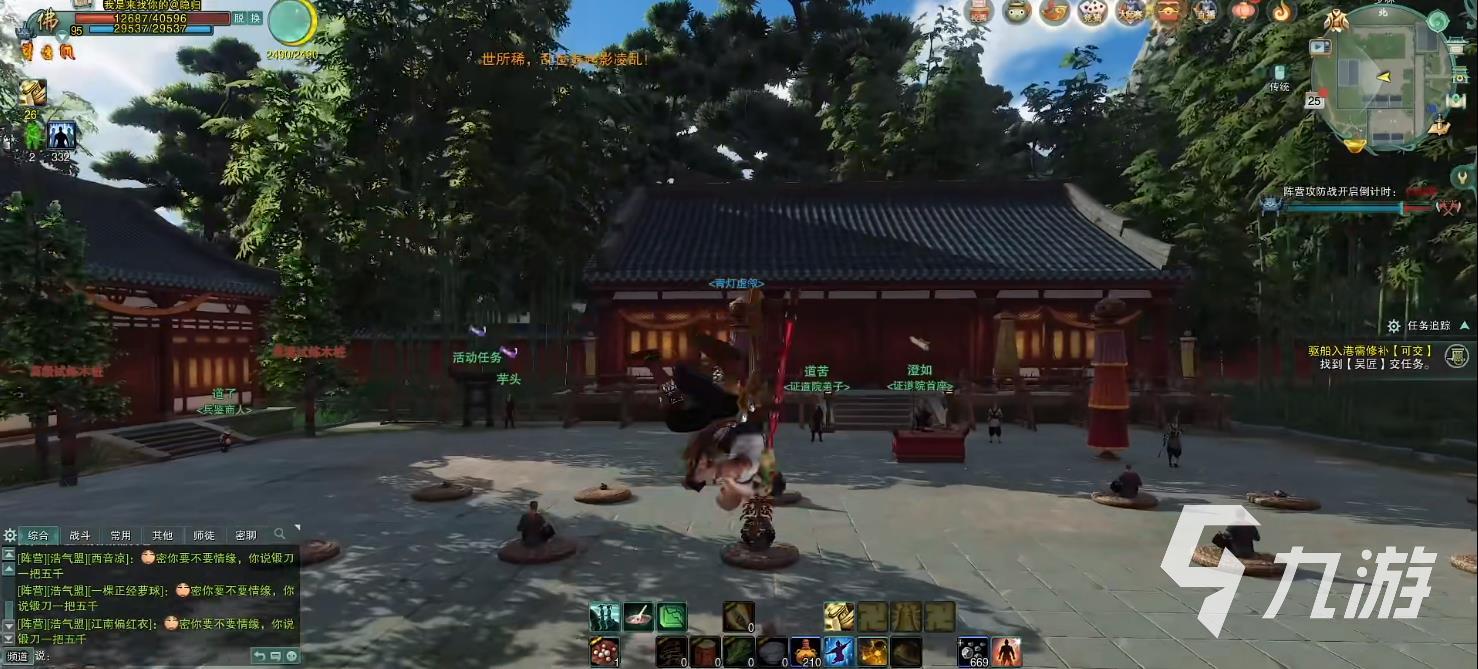Click the gold ingot icon below minimap
1478x669 pixels.
1354,146
